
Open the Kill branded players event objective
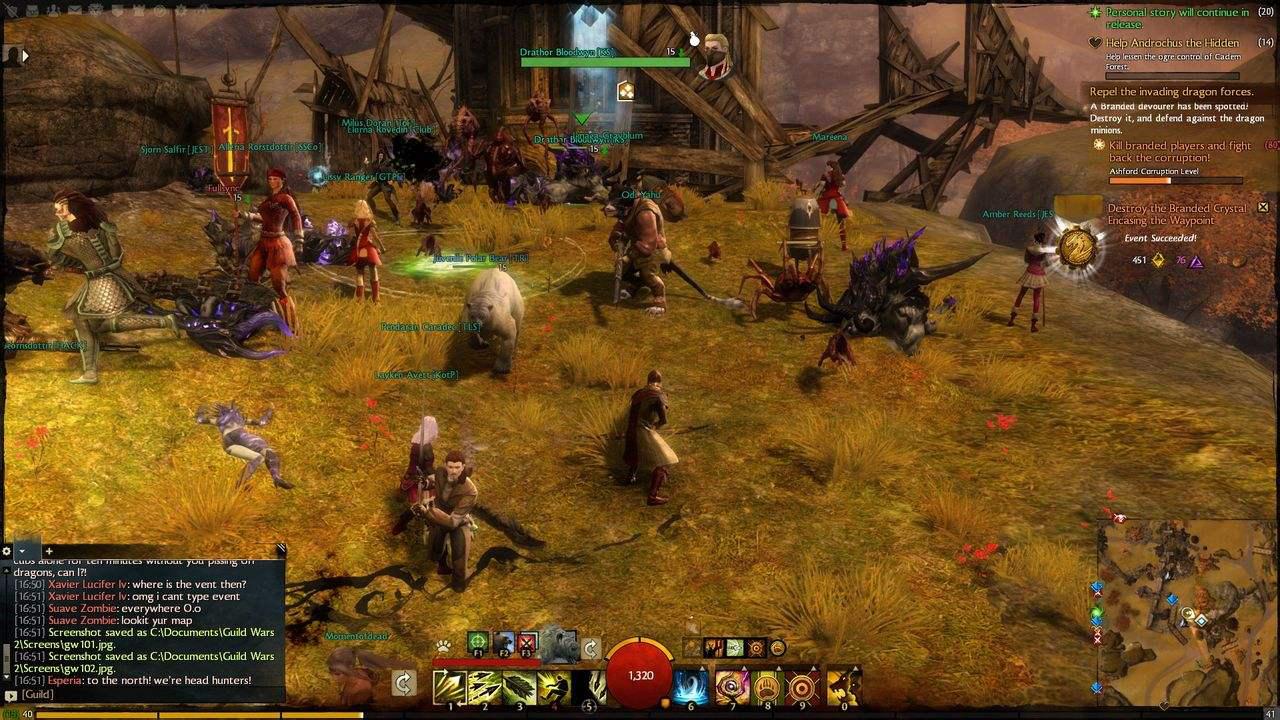pyautogui.click(x=1180, y=151)
